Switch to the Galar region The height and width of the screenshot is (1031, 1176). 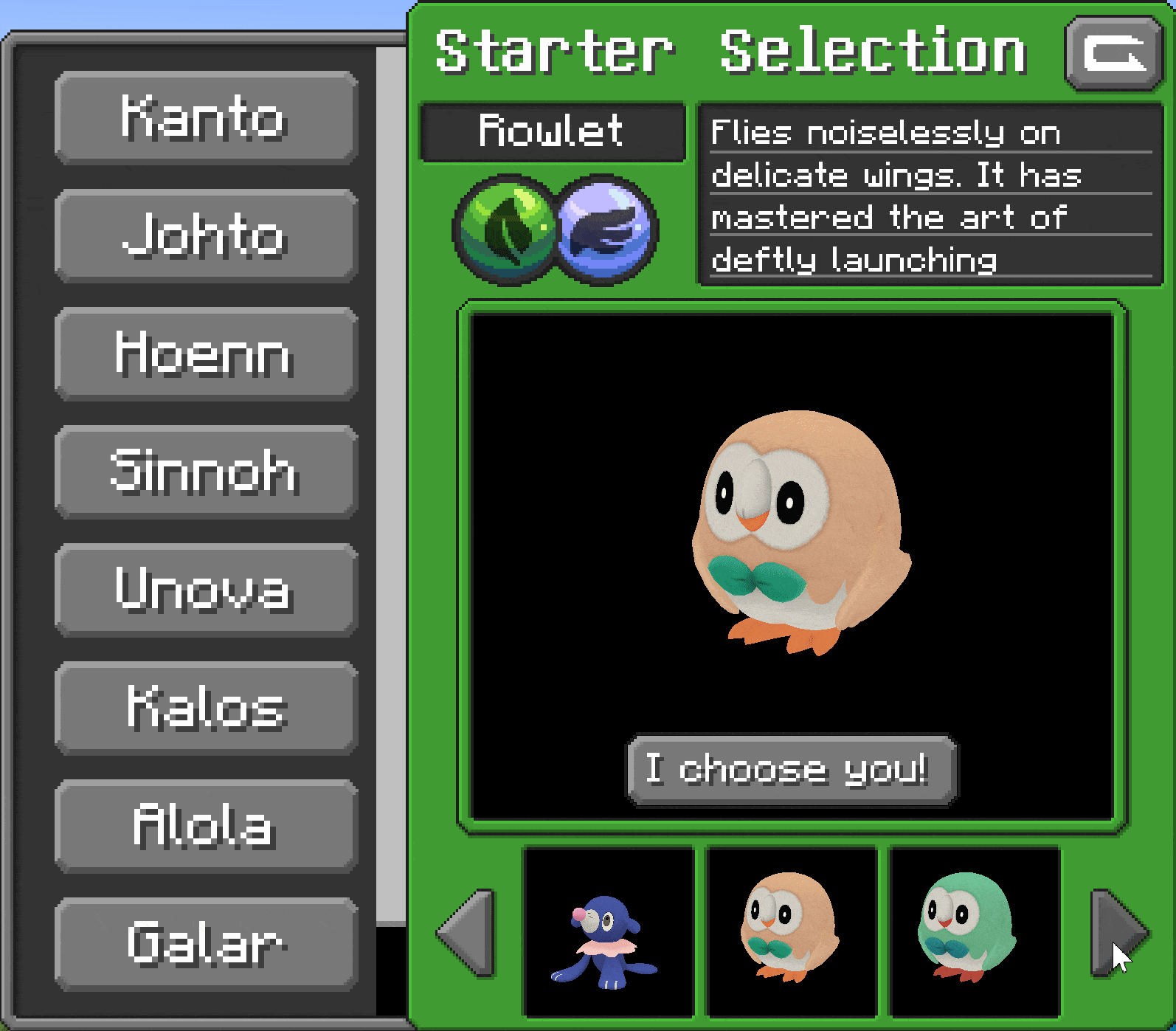click(206, 944)
